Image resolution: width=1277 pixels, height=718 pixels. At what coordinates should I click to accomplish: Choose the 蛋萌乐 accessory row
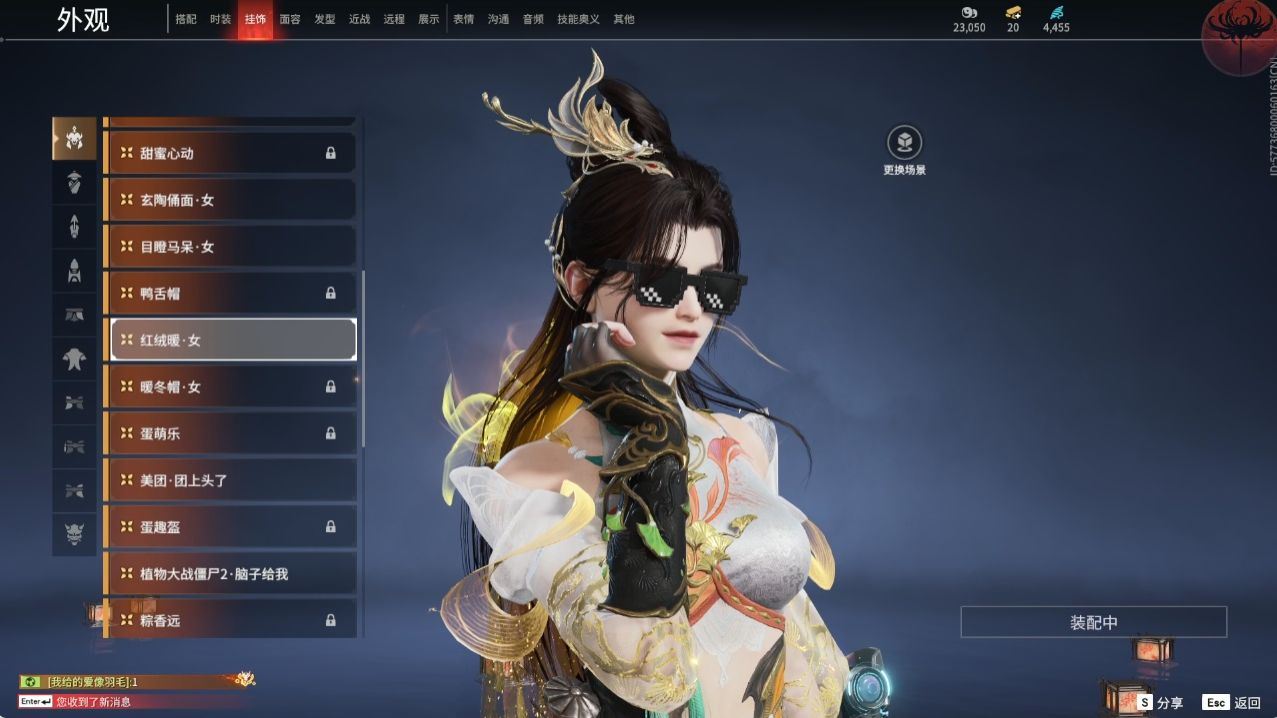[x=230, y=433]
